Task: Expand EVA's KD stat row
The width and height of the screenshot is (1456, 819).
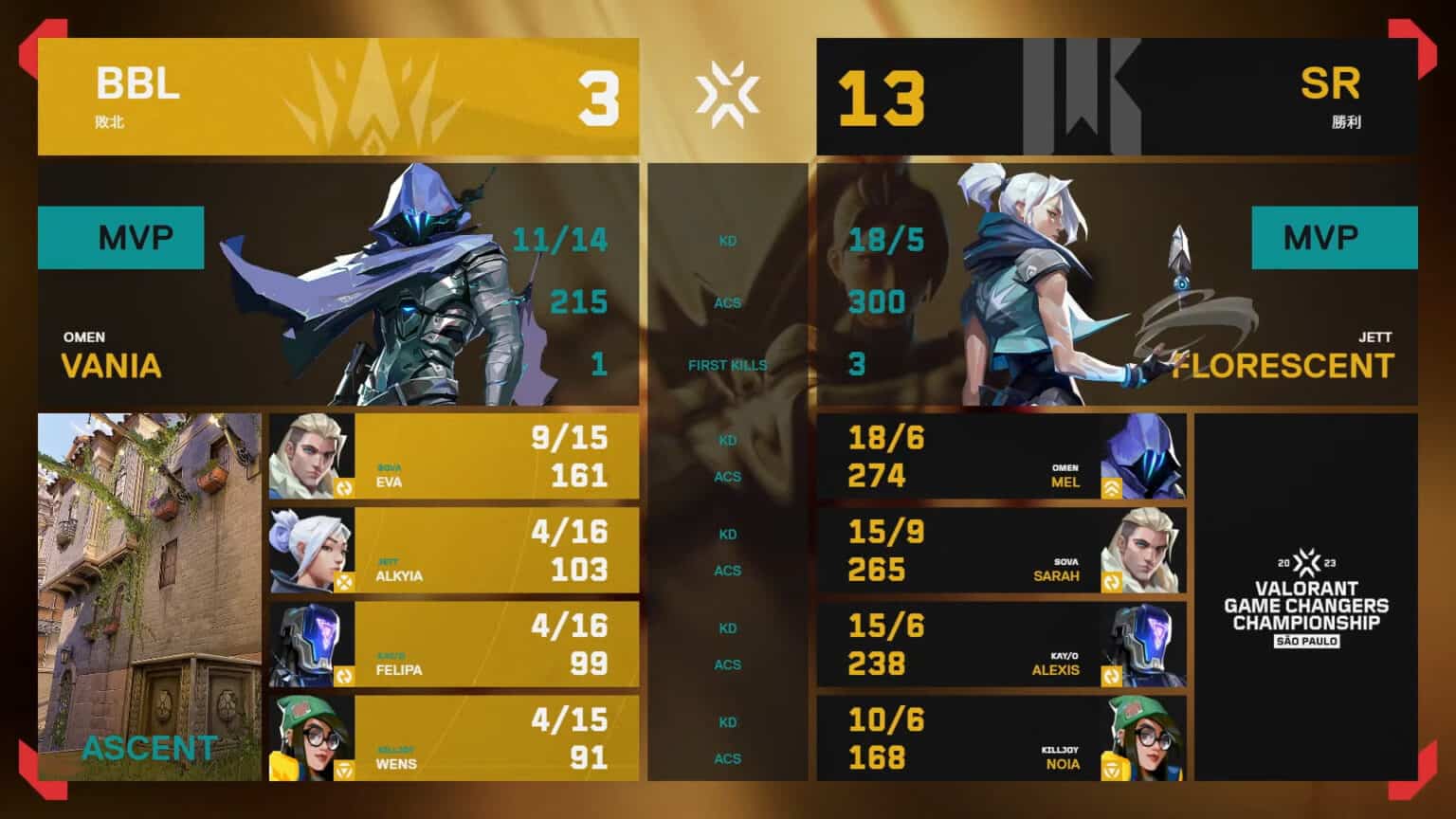Action: pos(727,440)
